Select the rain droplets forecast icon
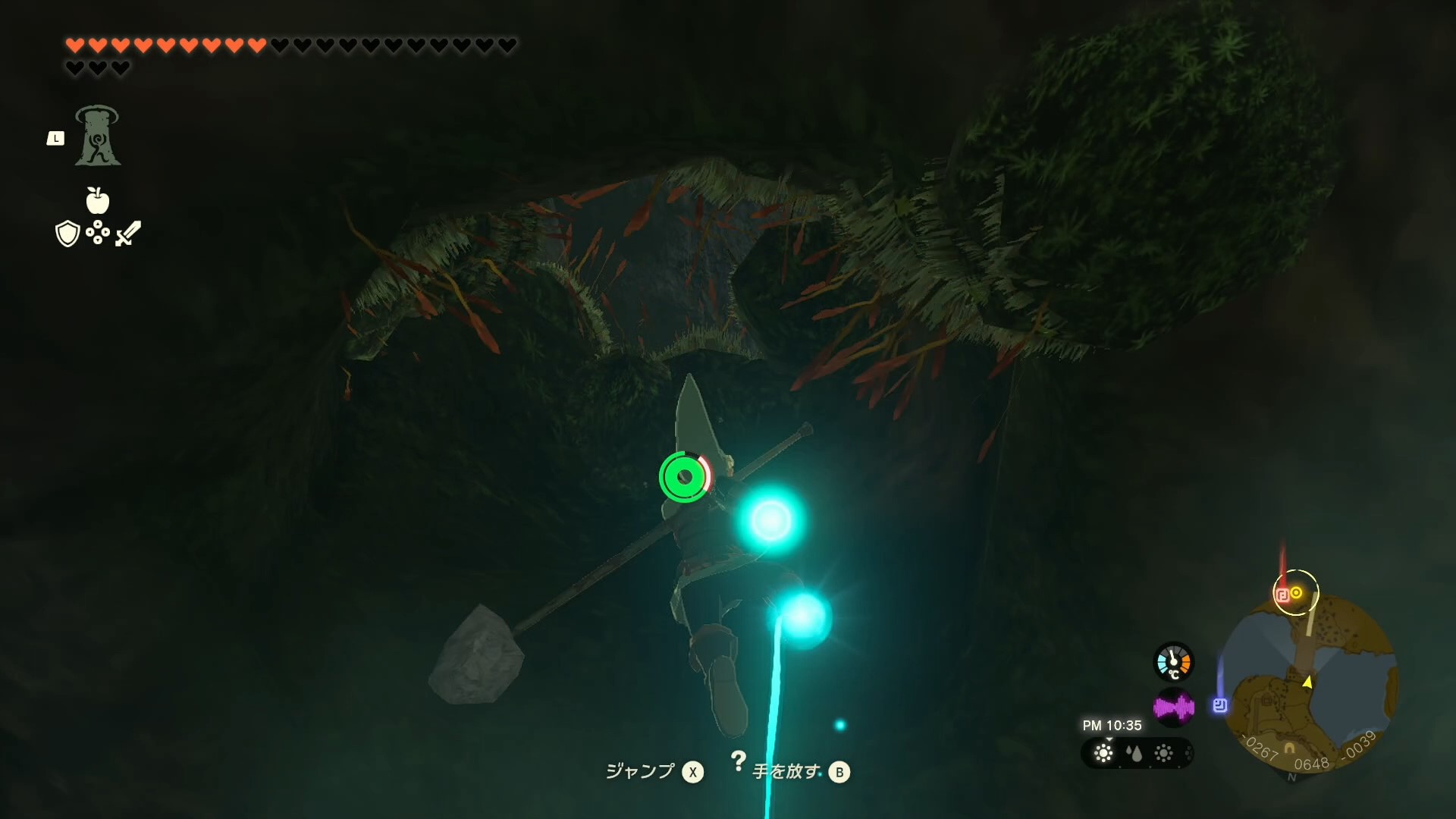Viewport: 1456px width, 819px height. (x=1134, y=753)
